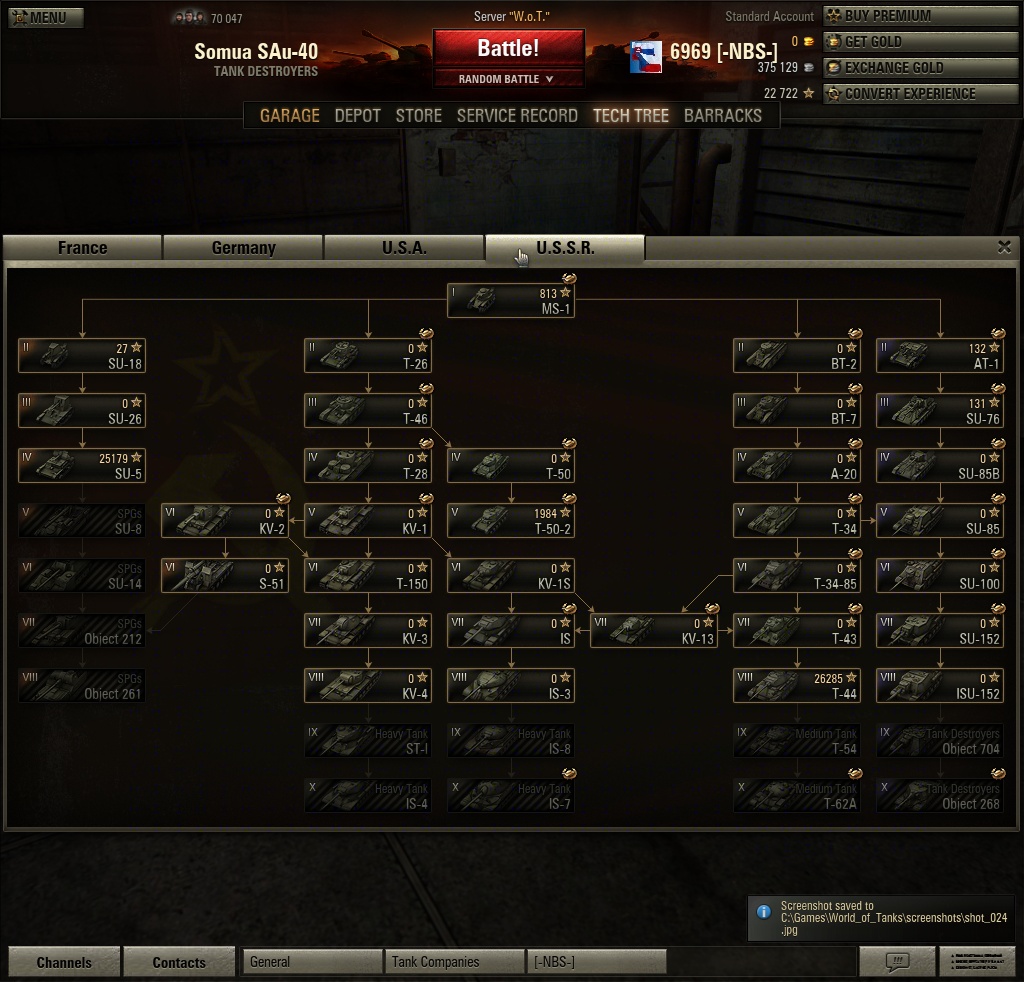Start the match with the Battle! button
The width and height of the screenshot is (1024, 982).
point(508,48)
